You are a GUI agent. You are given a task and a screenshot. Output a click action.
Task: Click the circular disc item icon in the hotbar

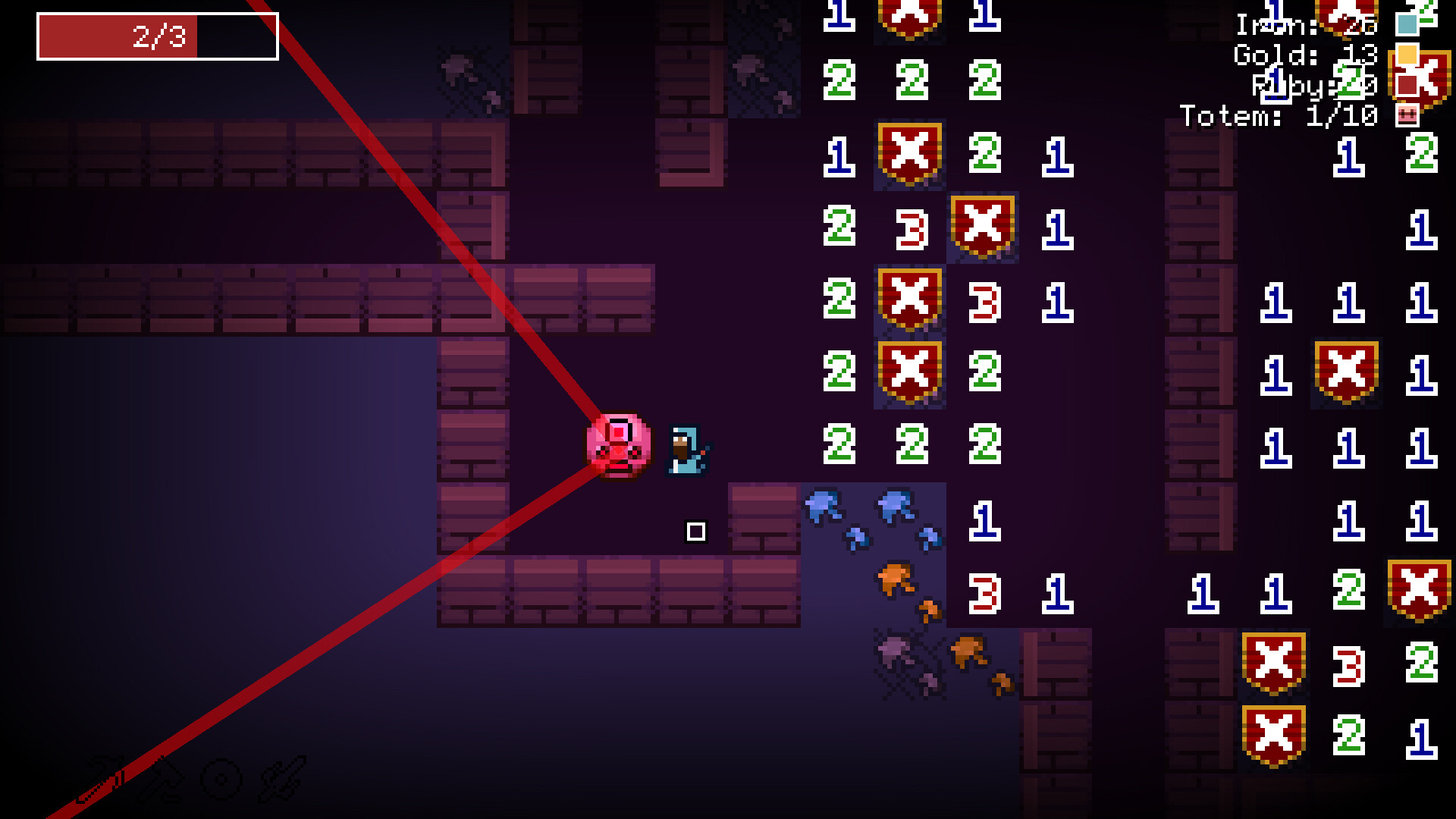221,778
